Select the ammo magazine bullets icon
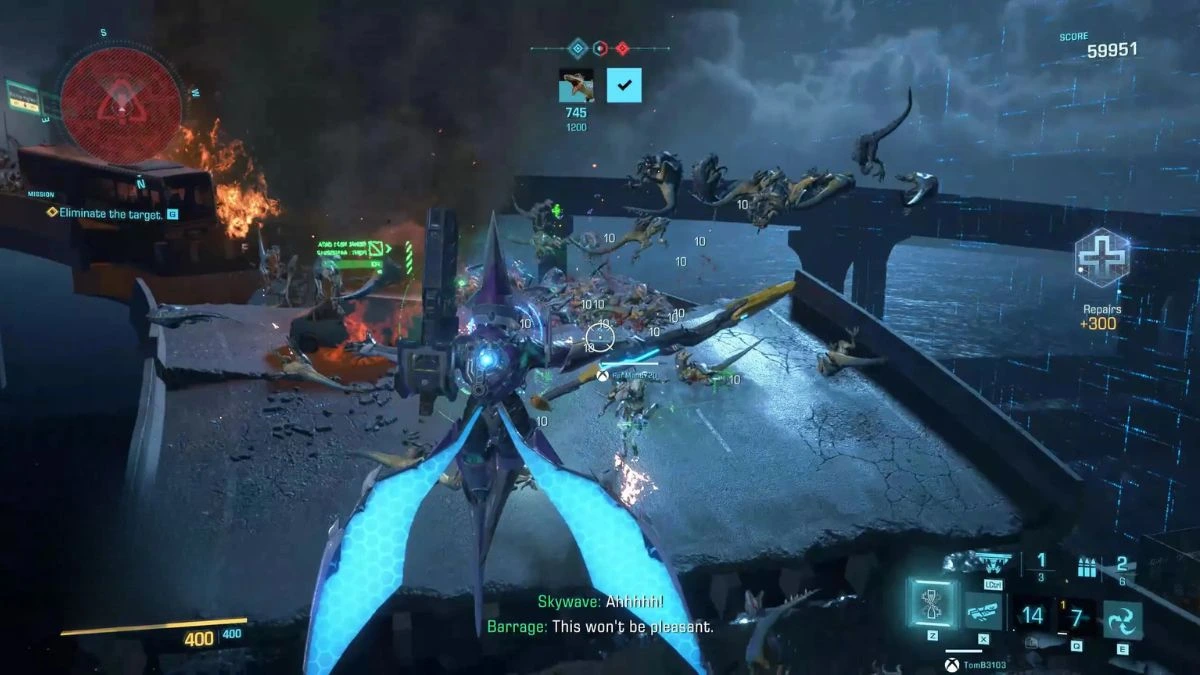Screen dimensions: 1200x675 1088,568
